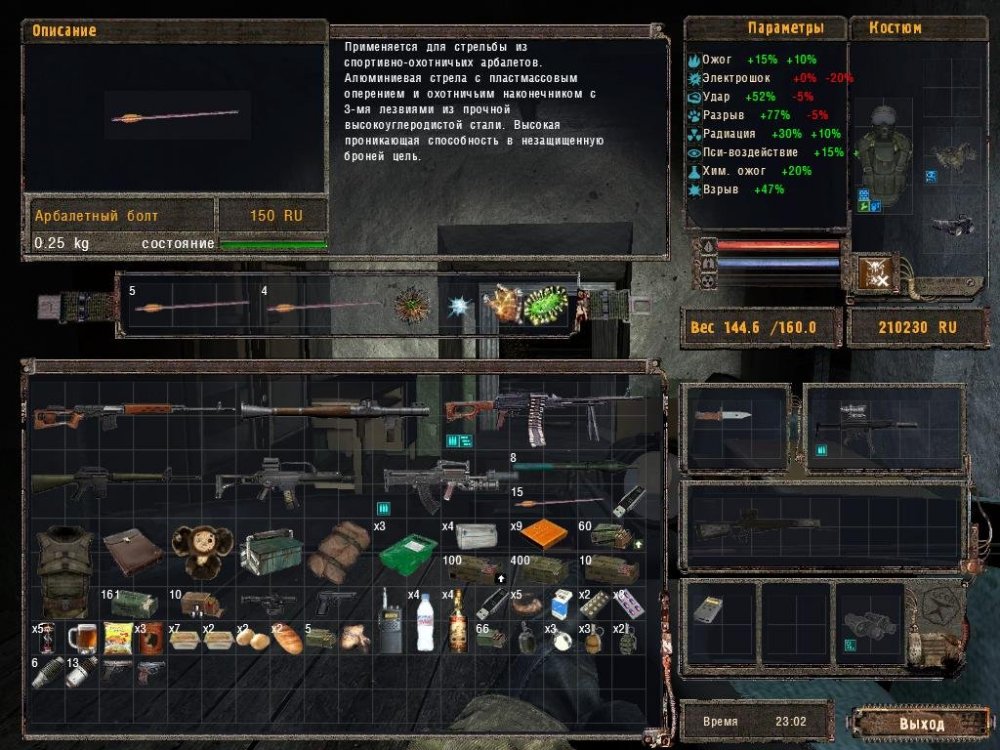This screenshot has width=1000, height=750.
Task: Select the Cheburashka plush toy
Action: coord(201,552)
